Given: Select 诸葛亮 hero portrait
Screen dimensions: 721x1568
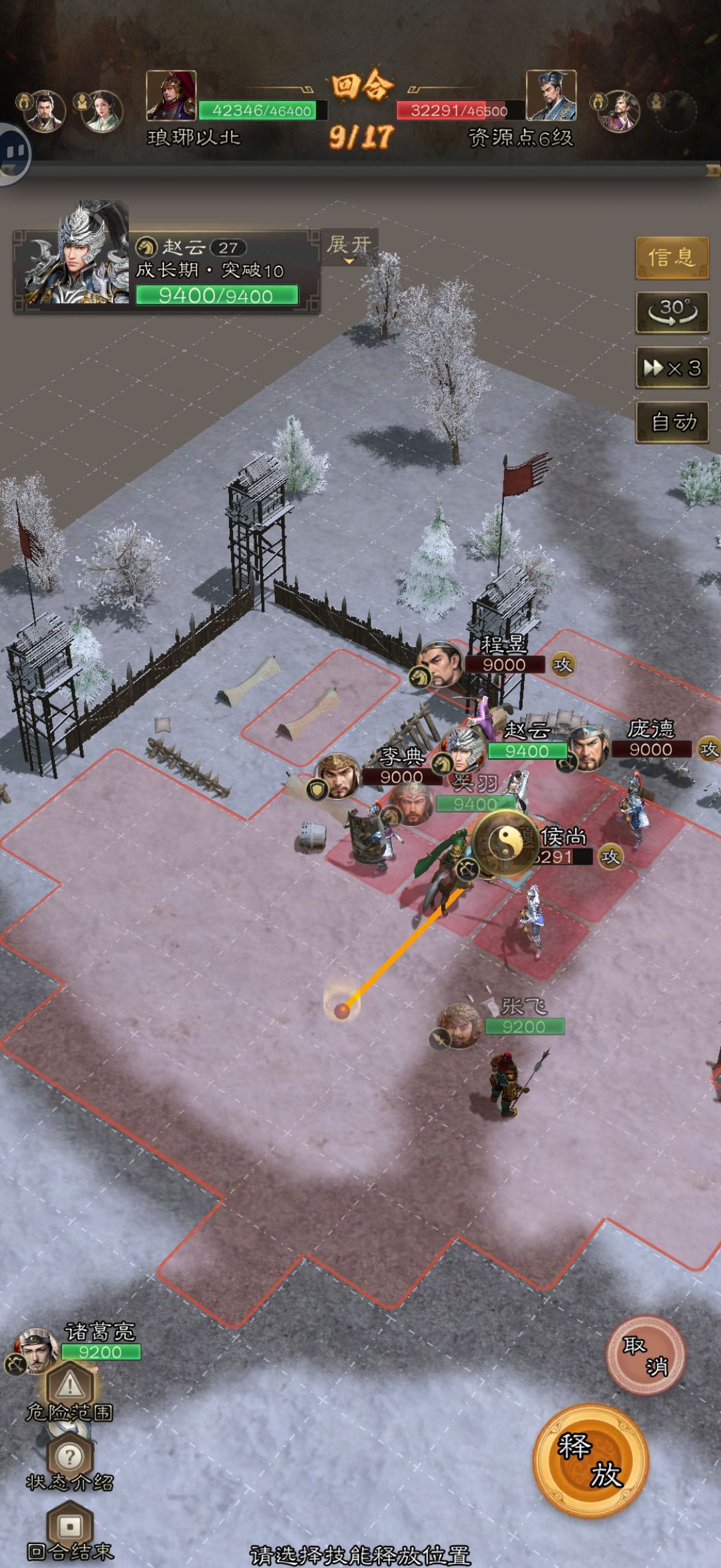Looking at the screenshot, I should 37,1350.
